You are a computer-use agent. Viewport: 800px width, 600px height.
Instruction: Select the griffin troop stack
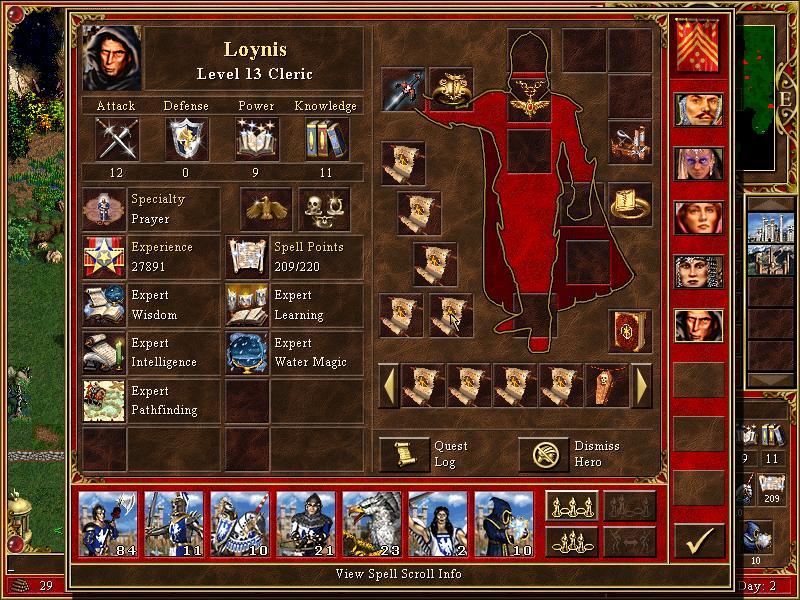372,520
